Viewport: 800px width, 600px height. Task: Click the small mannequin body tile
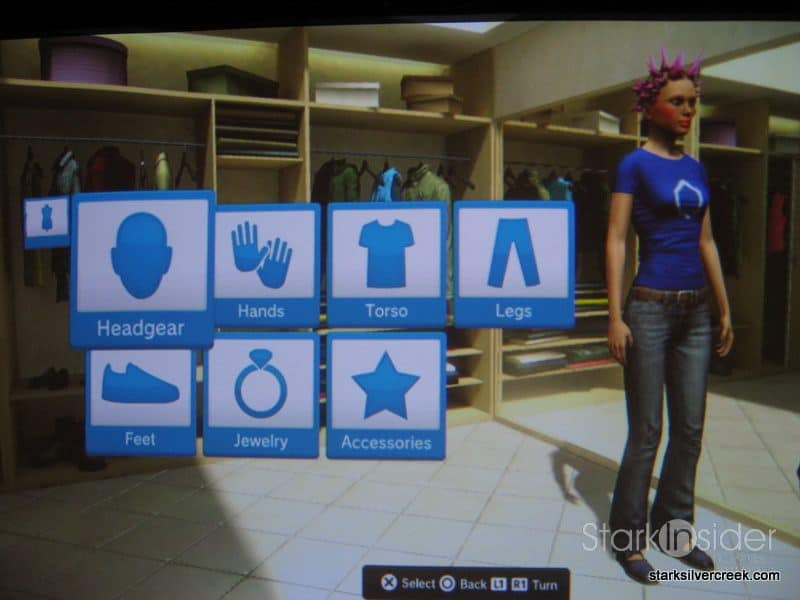pyautogui.click(x=47, y=221)
